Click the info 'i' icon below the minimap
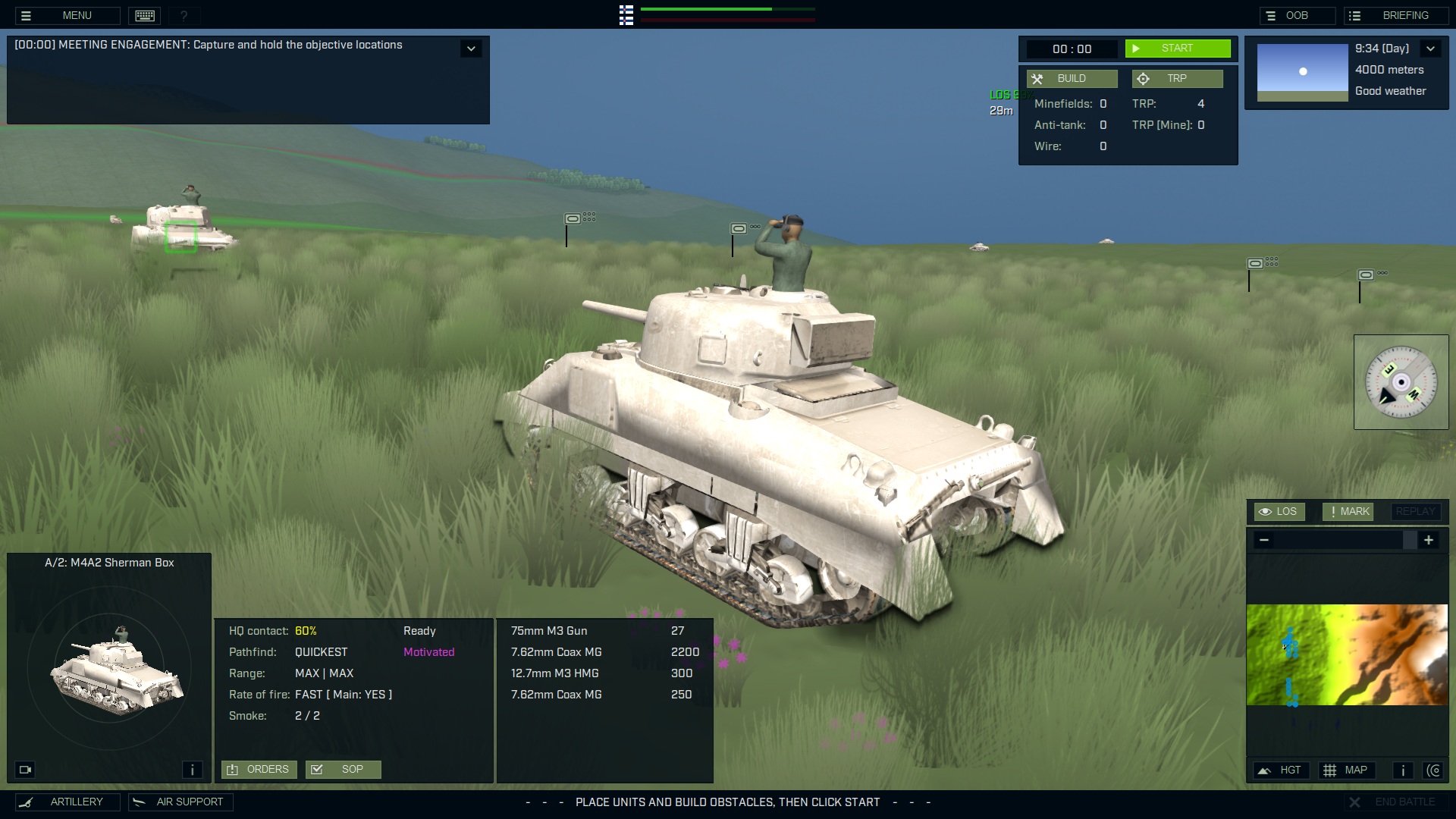 click(1402, 770)
